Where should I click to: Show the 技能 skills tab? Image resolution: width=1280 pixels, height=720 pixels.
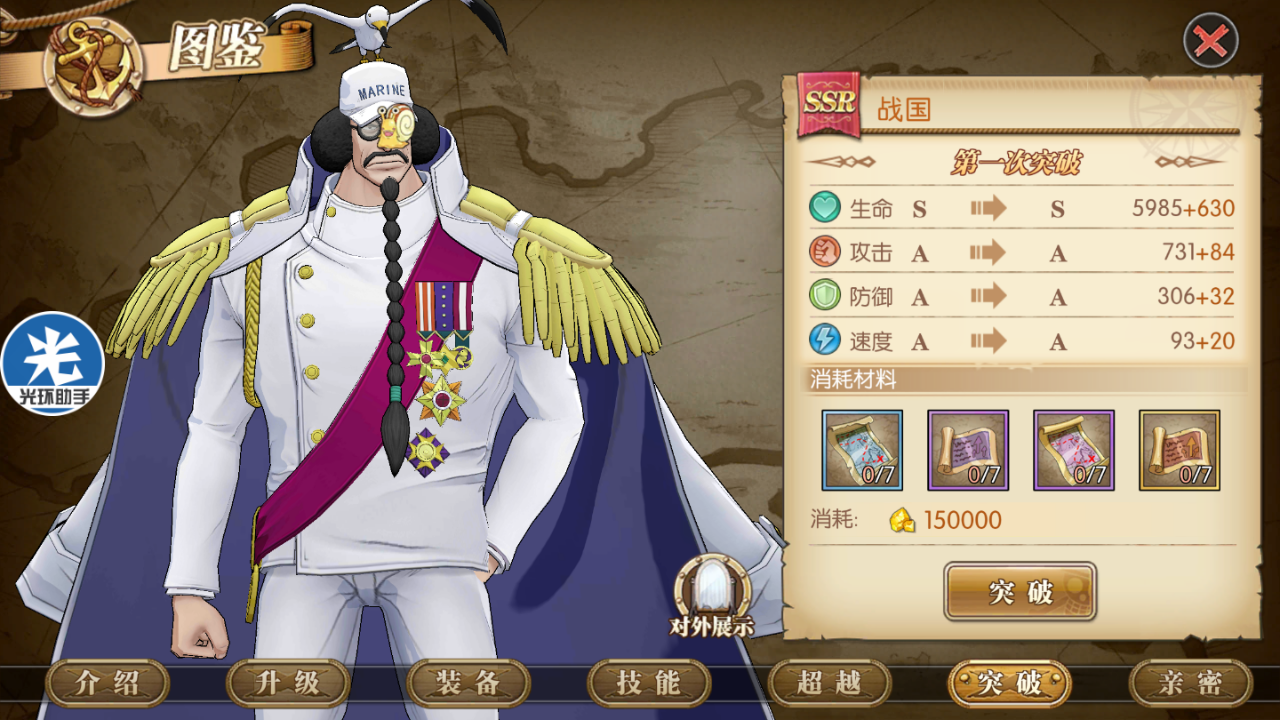pos(649,684)
